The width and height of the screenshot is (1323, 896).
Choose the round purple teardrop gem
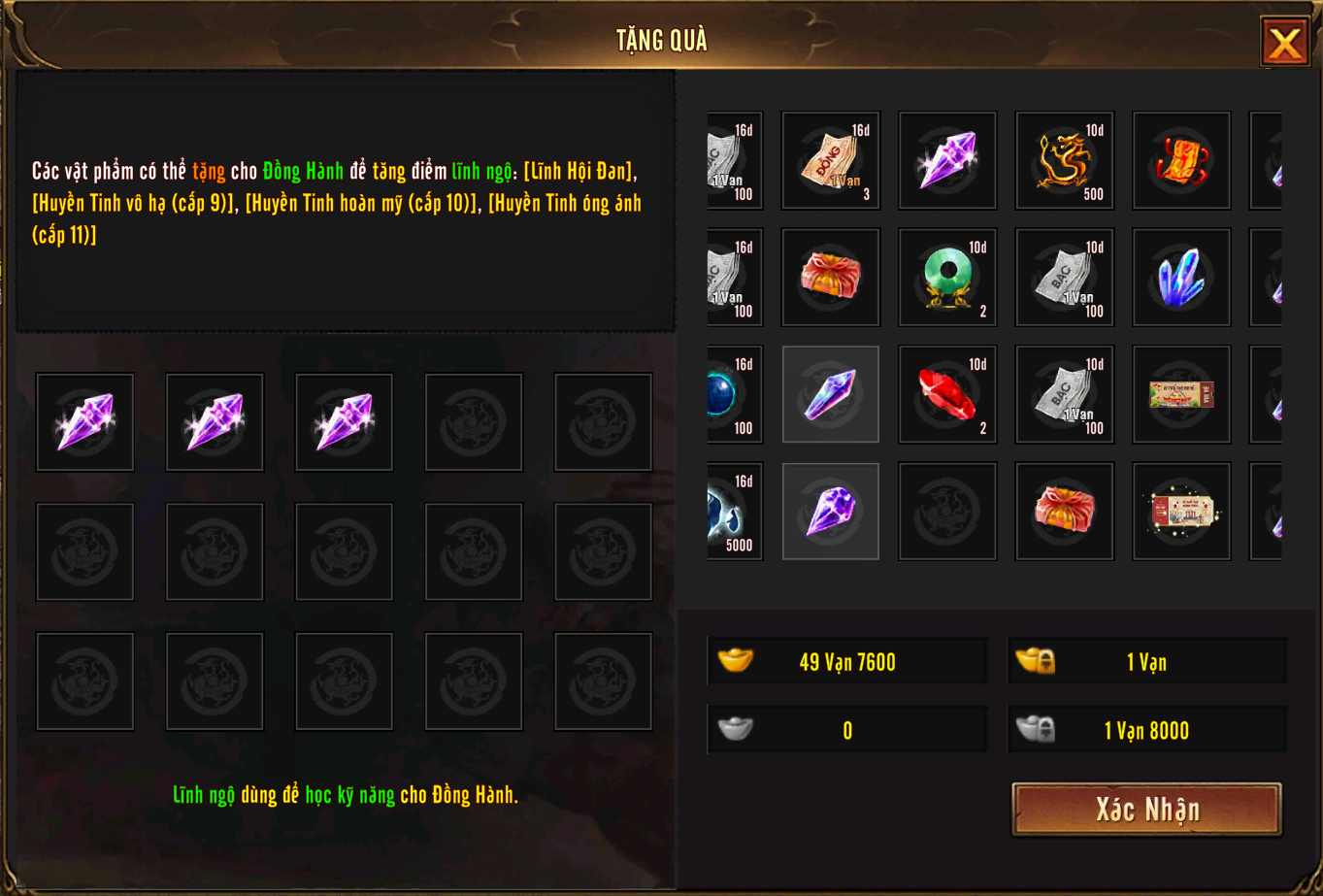pos(831,512)
